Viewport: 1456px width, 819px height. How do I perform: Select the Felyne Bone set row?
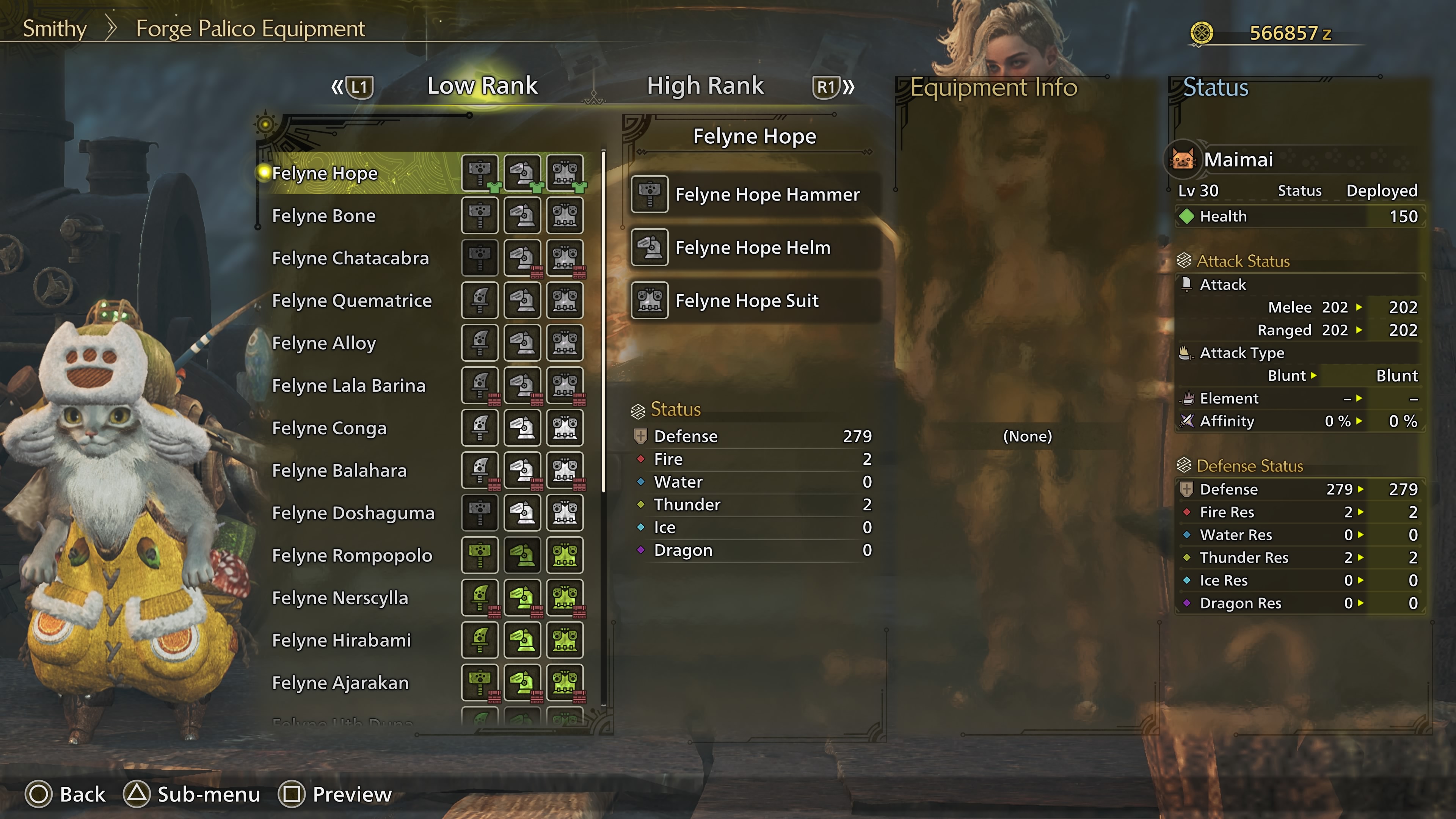pos(323,216)
